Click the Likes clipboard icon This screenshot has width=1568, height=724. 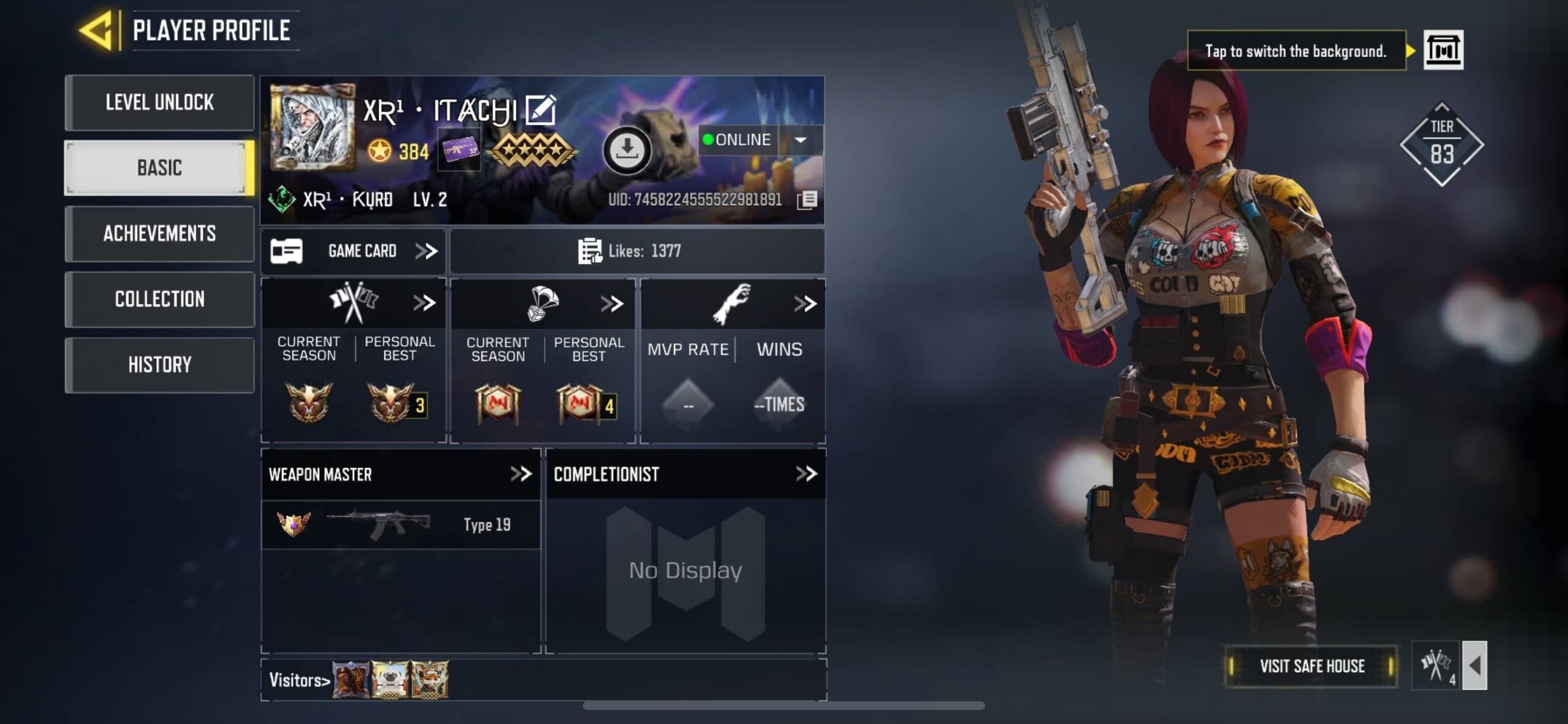[590, 250]
